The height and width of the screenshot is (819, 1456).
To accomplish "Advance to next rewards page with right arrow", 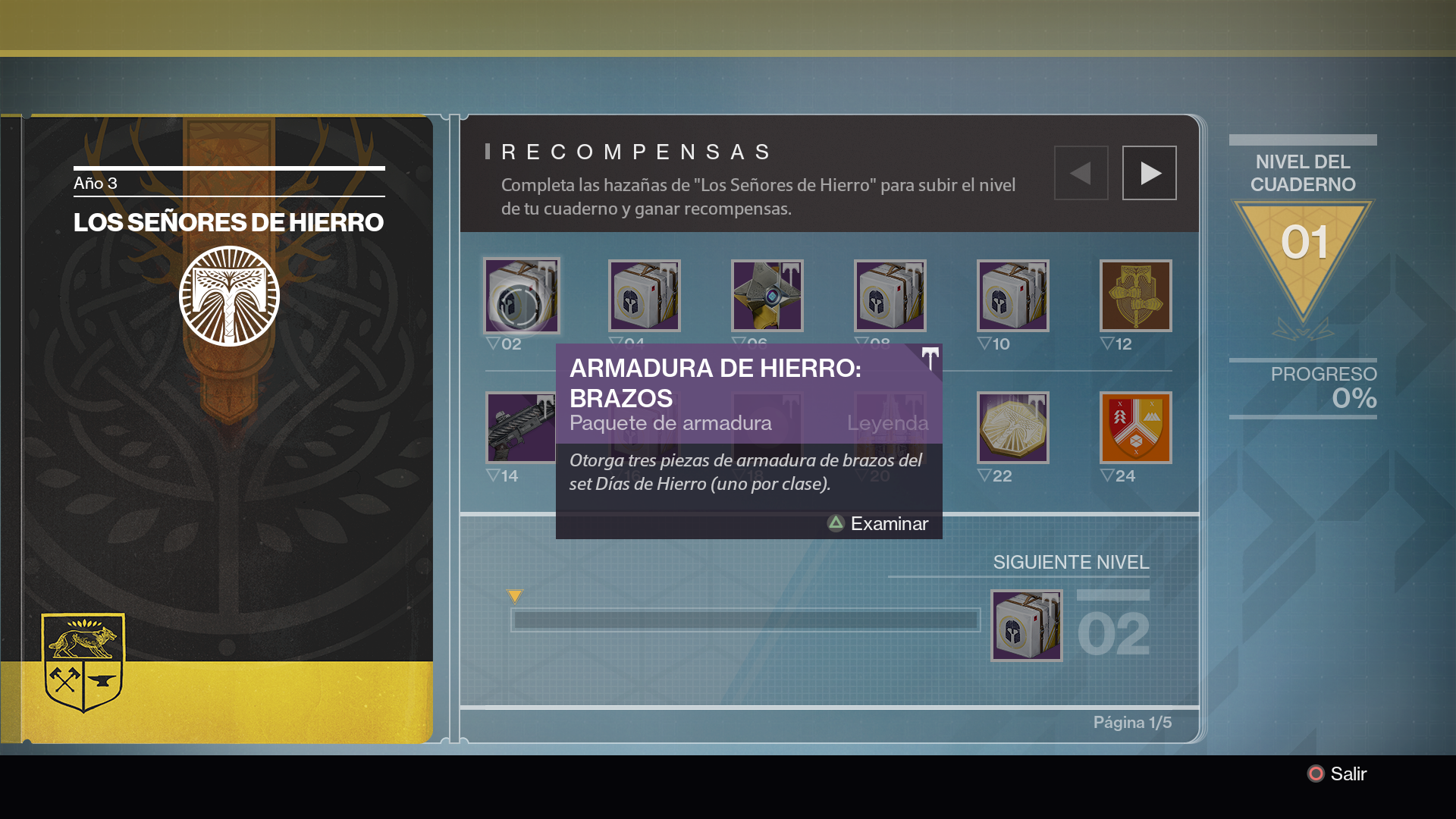I will coord(1149,172).
